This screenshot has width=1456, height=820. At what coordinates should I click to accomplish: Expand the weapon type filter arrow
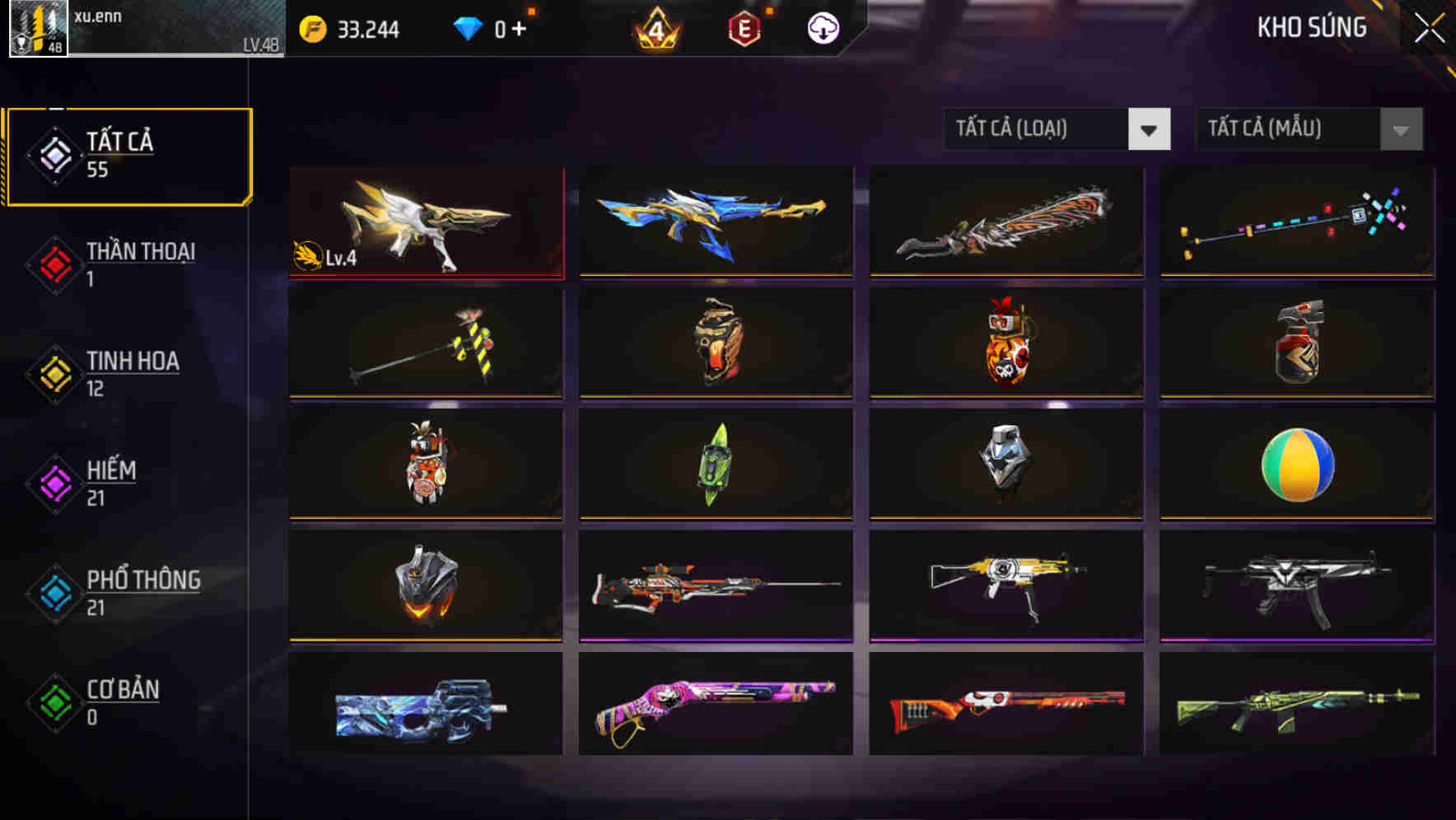(x=1150, y=129)
